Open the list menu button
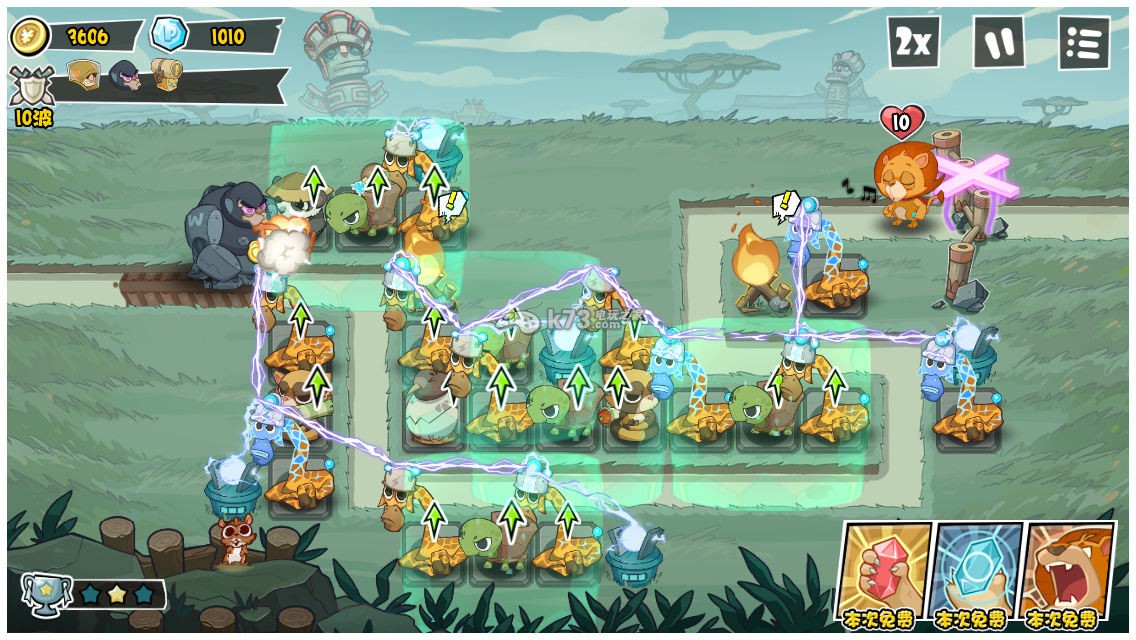1136x640 pixels. pos(1083,42)
